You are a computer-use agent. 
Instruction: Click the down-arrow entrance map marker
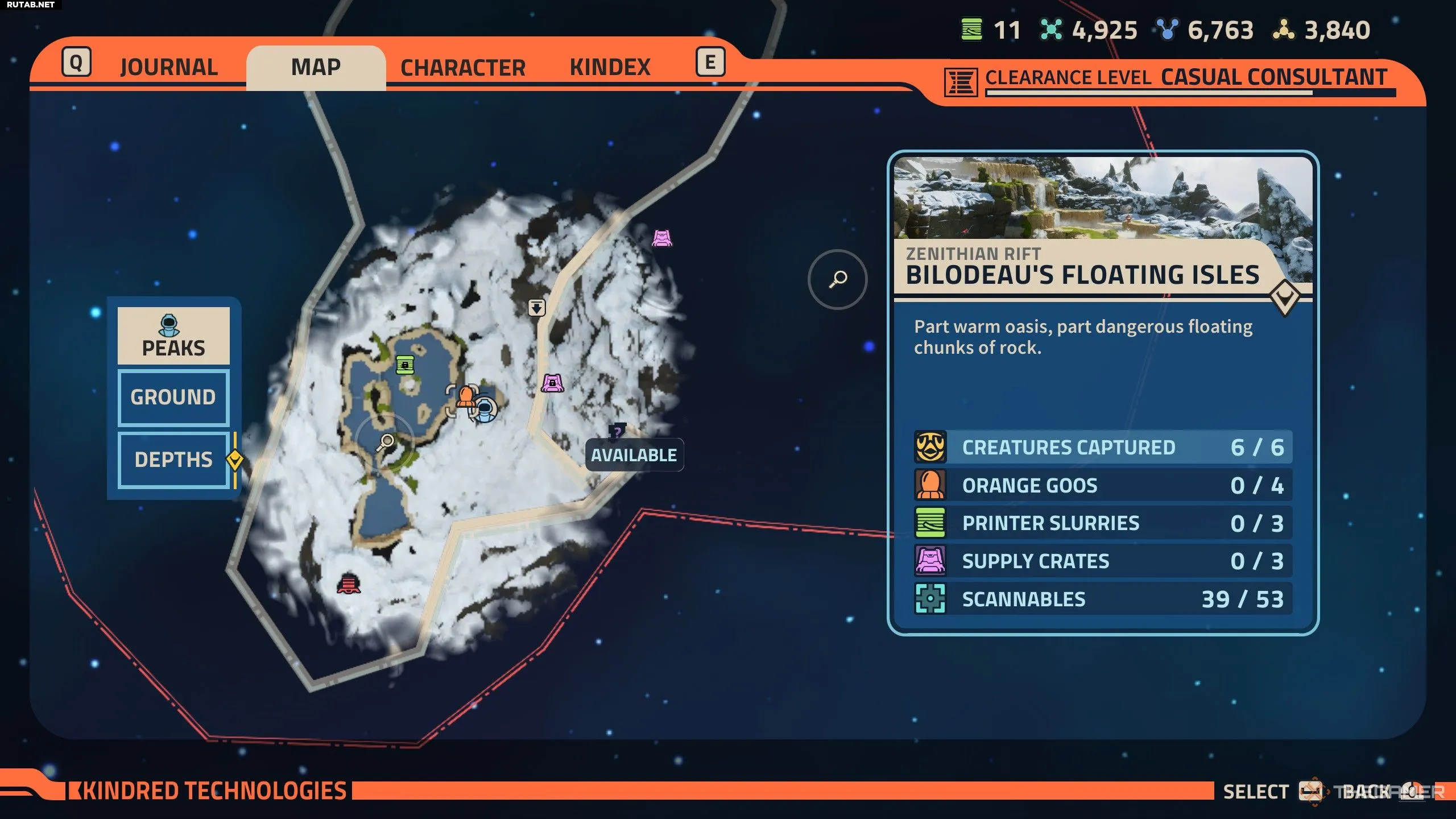[536, 308]
